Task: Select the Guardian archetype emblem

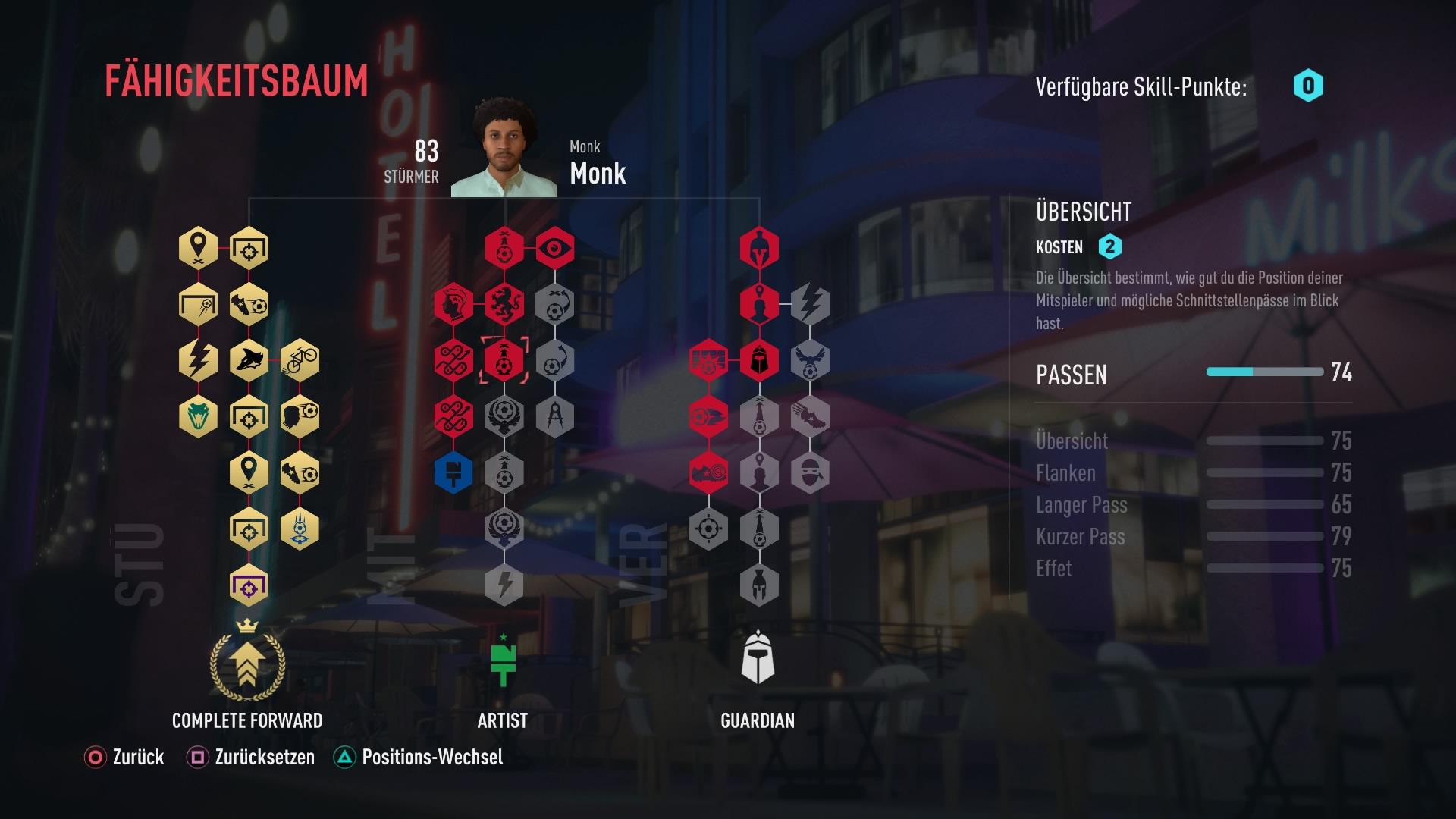Action: click(758, 658)
